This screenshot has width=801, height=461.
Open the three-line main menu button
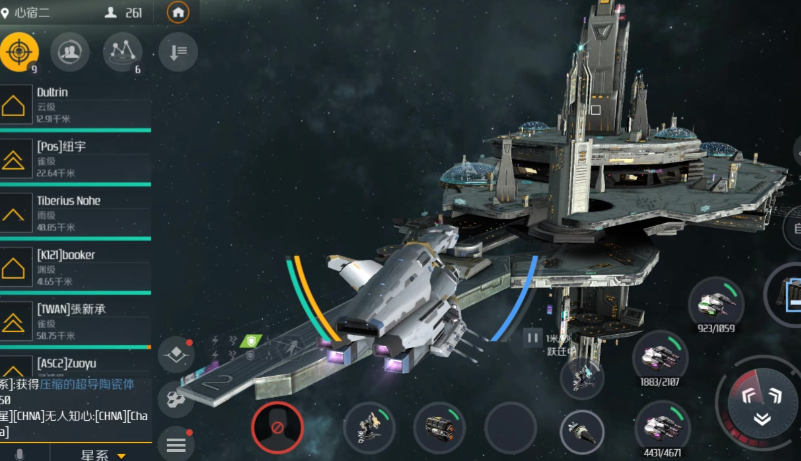tap(175, 443)
